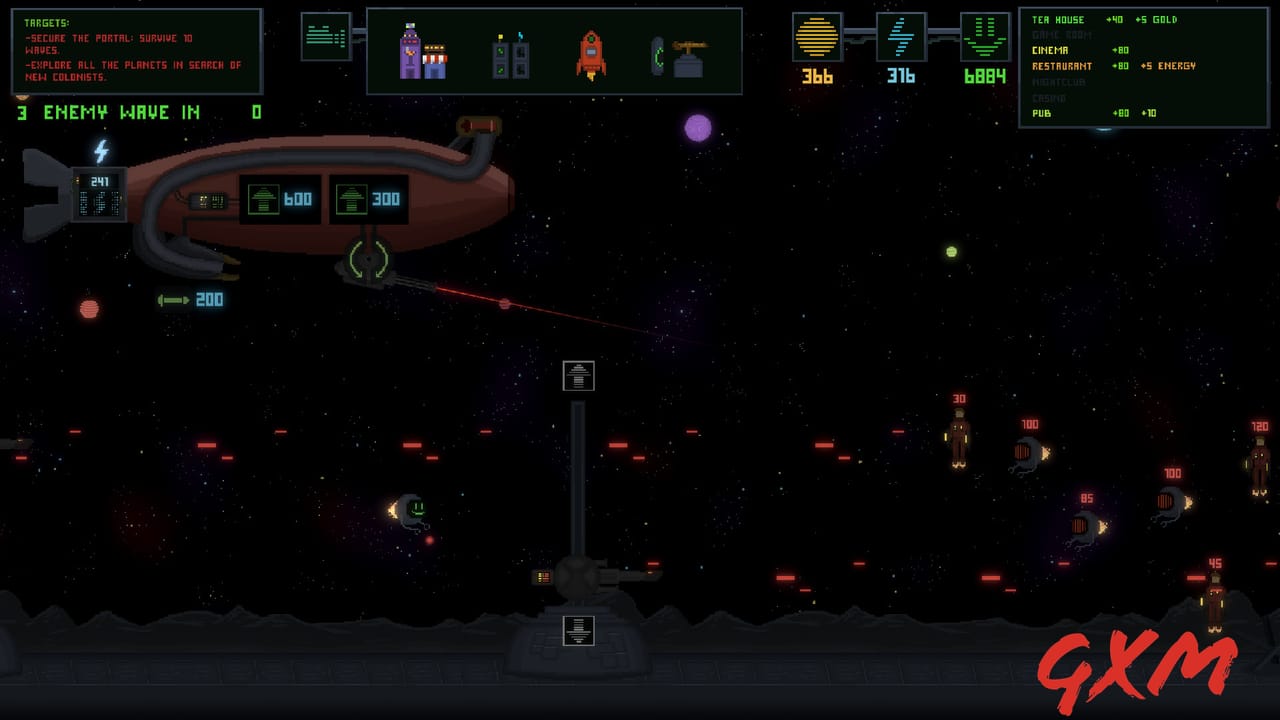Click the upgrade marker above the central tower
Screen dimensions: 1280x720
(577, 375)
